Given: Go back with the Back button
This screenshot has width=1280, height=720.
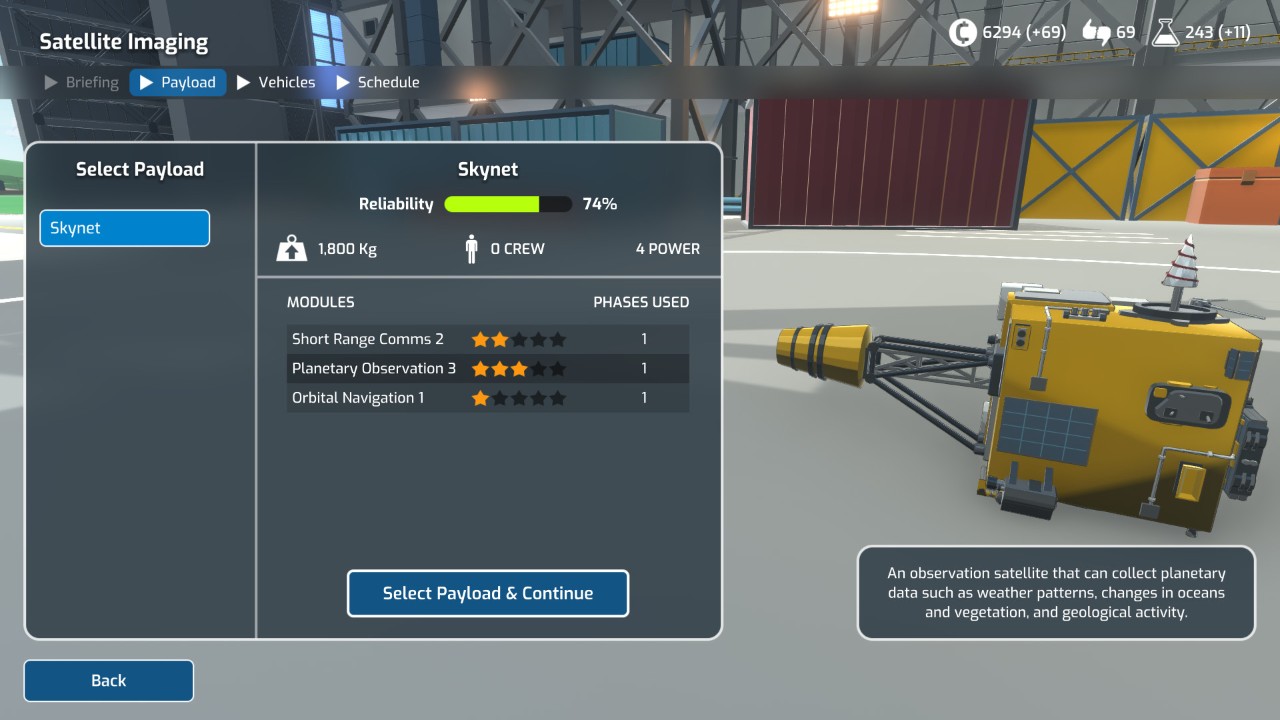Looking at the screenshot, I should pyautogui.click(x=108, y=680).
